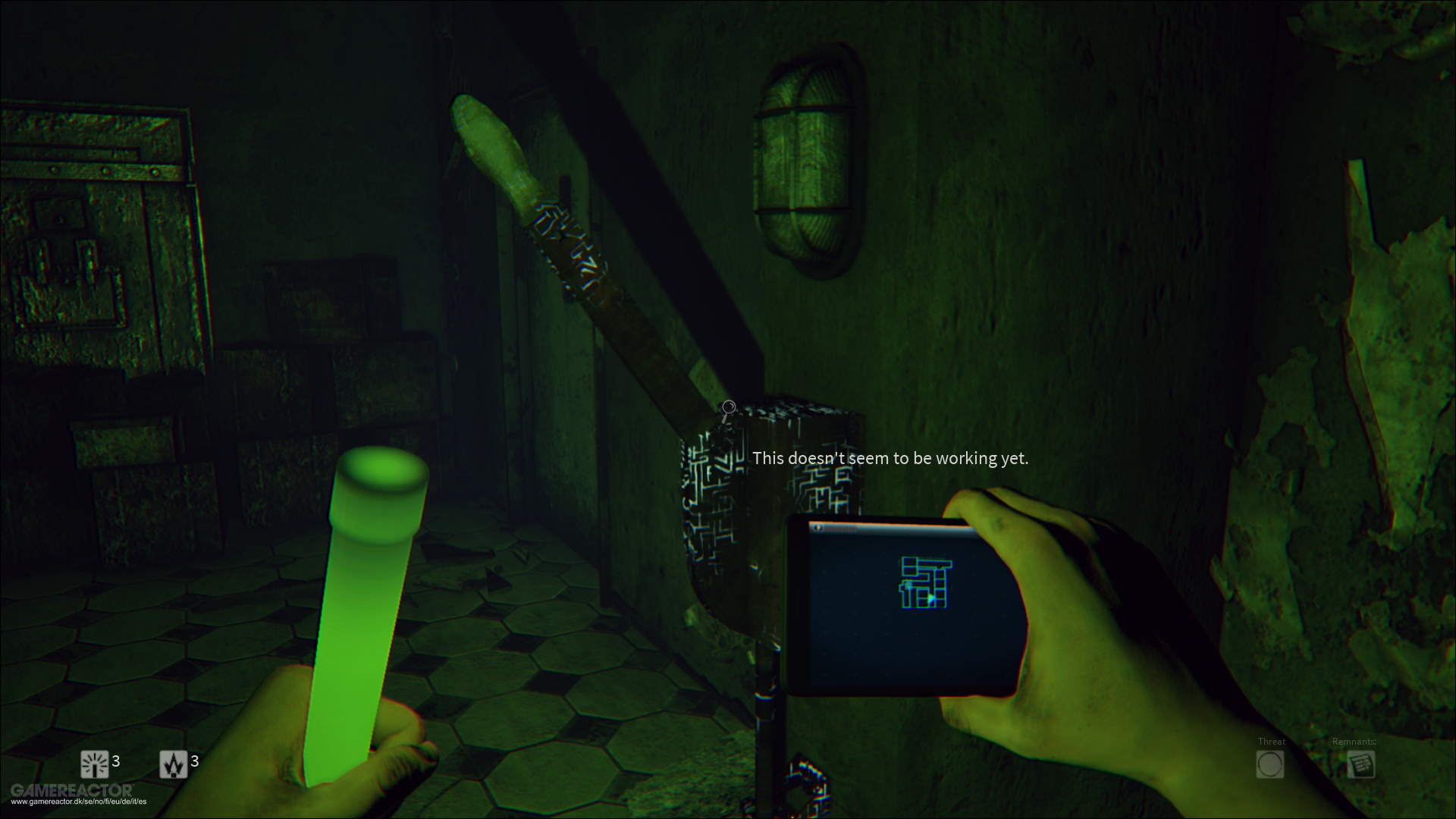Select the flare inventory icon
The height and width of the screenshot is (819, 1456).
(x=173, y=764)
